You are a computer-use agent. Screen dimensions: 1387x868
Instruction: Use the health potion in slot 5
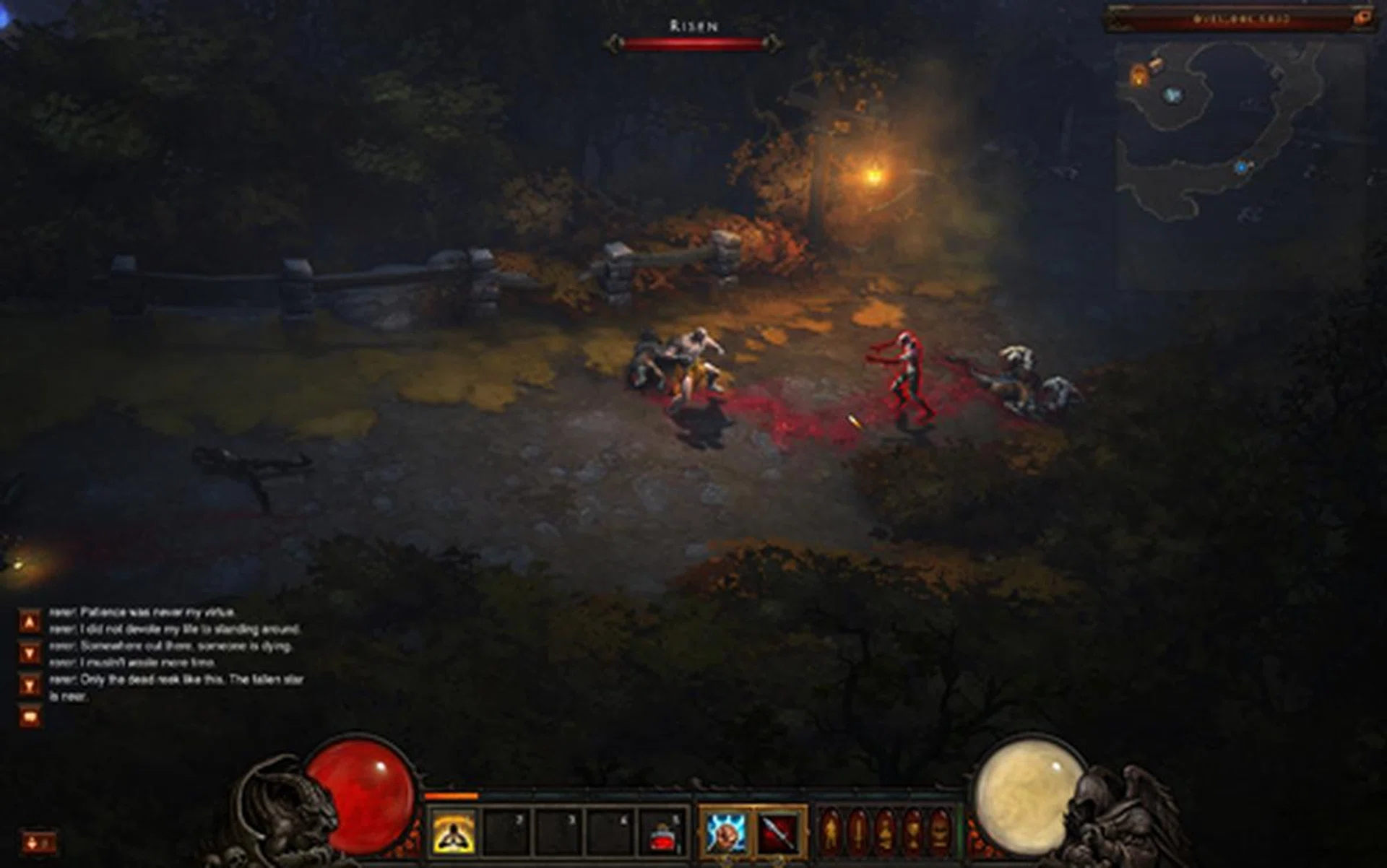point(659,833)
